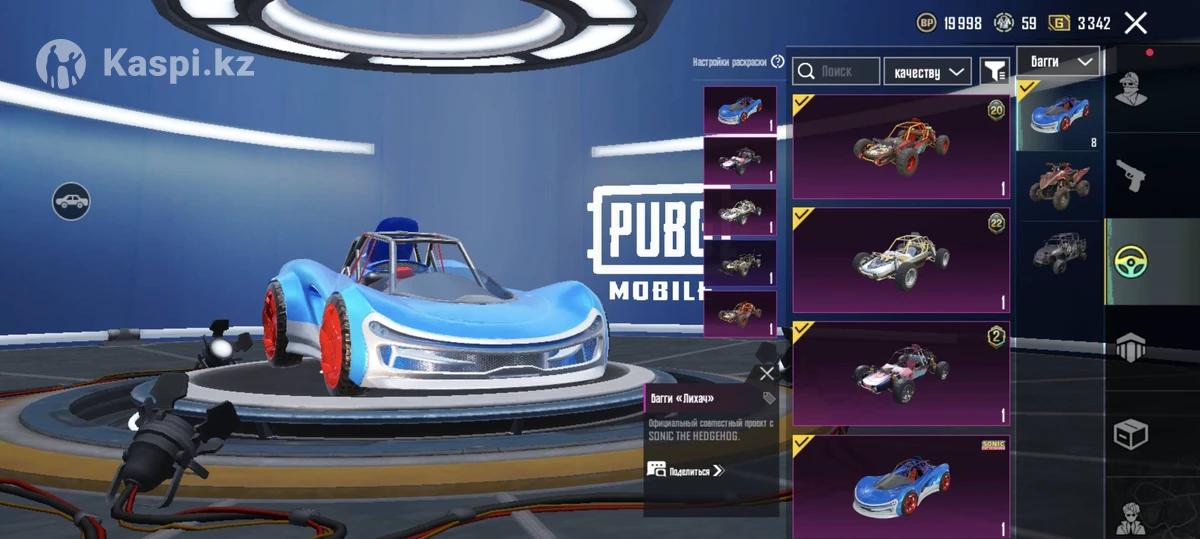This screenshot has width=1200, height=539.
Task: Select the grey UAZ jeep vehicle thumbnail
Action: [x=1059, y=250]
